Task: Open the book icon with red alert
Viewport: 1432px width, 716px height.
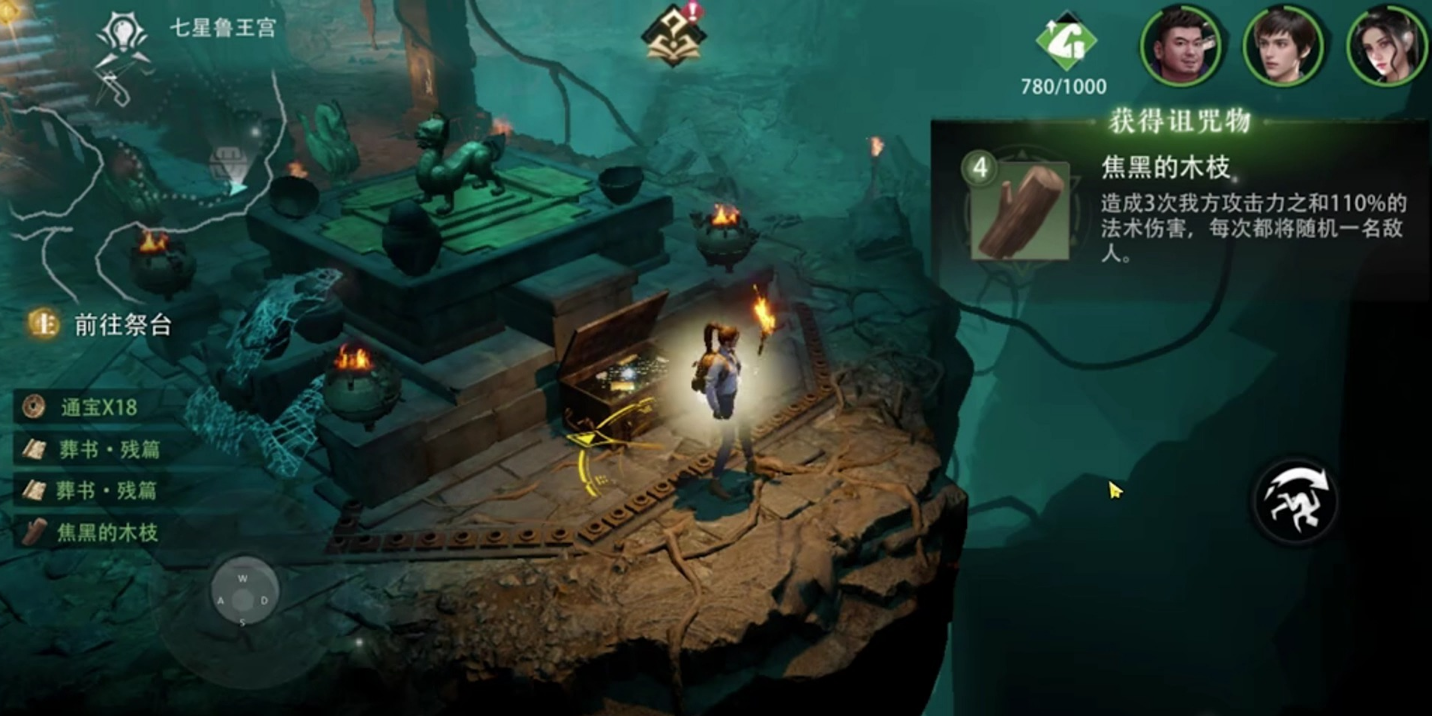Action: click(674, 36)
